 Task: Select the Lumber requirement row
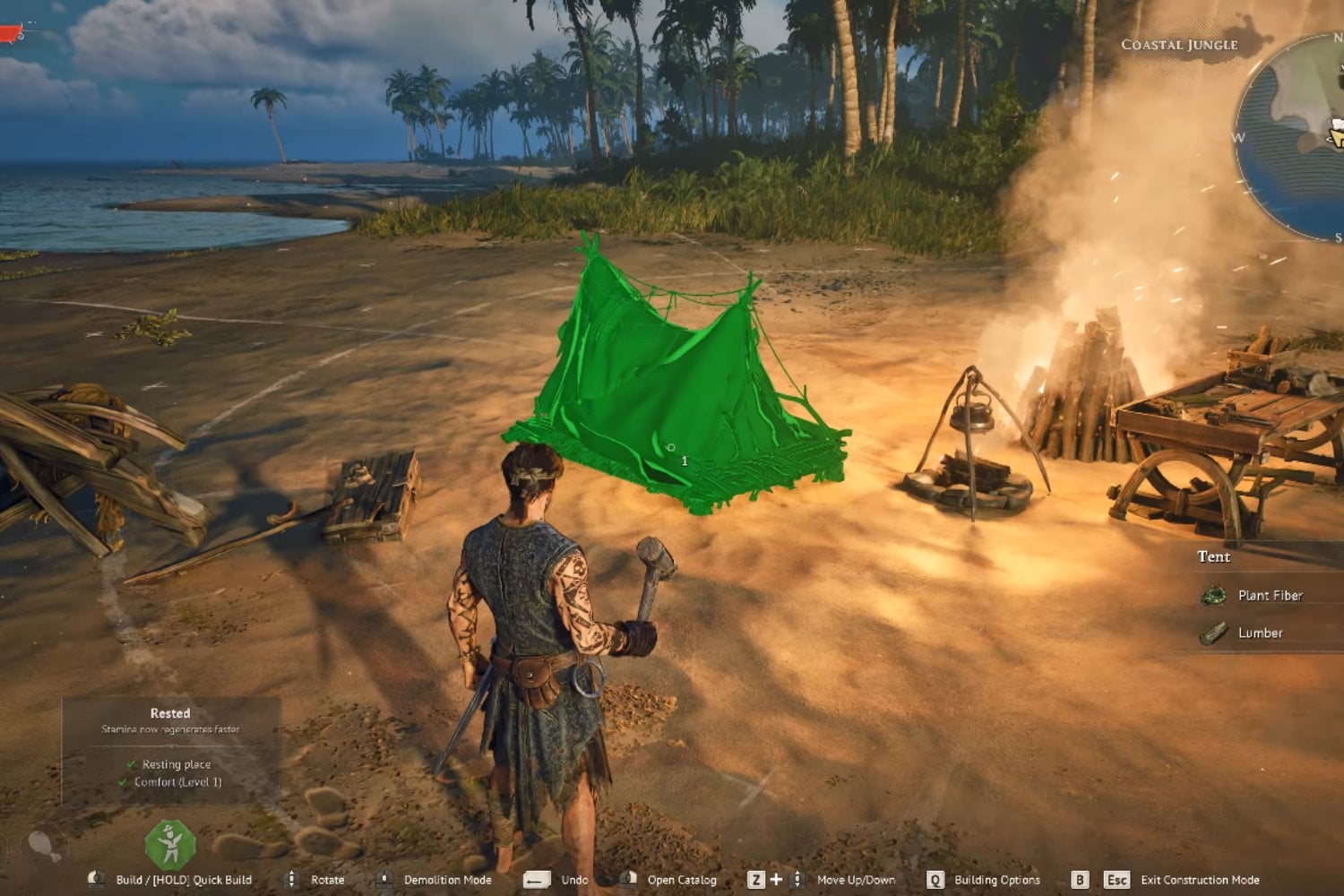click(x=1260, y=633)
